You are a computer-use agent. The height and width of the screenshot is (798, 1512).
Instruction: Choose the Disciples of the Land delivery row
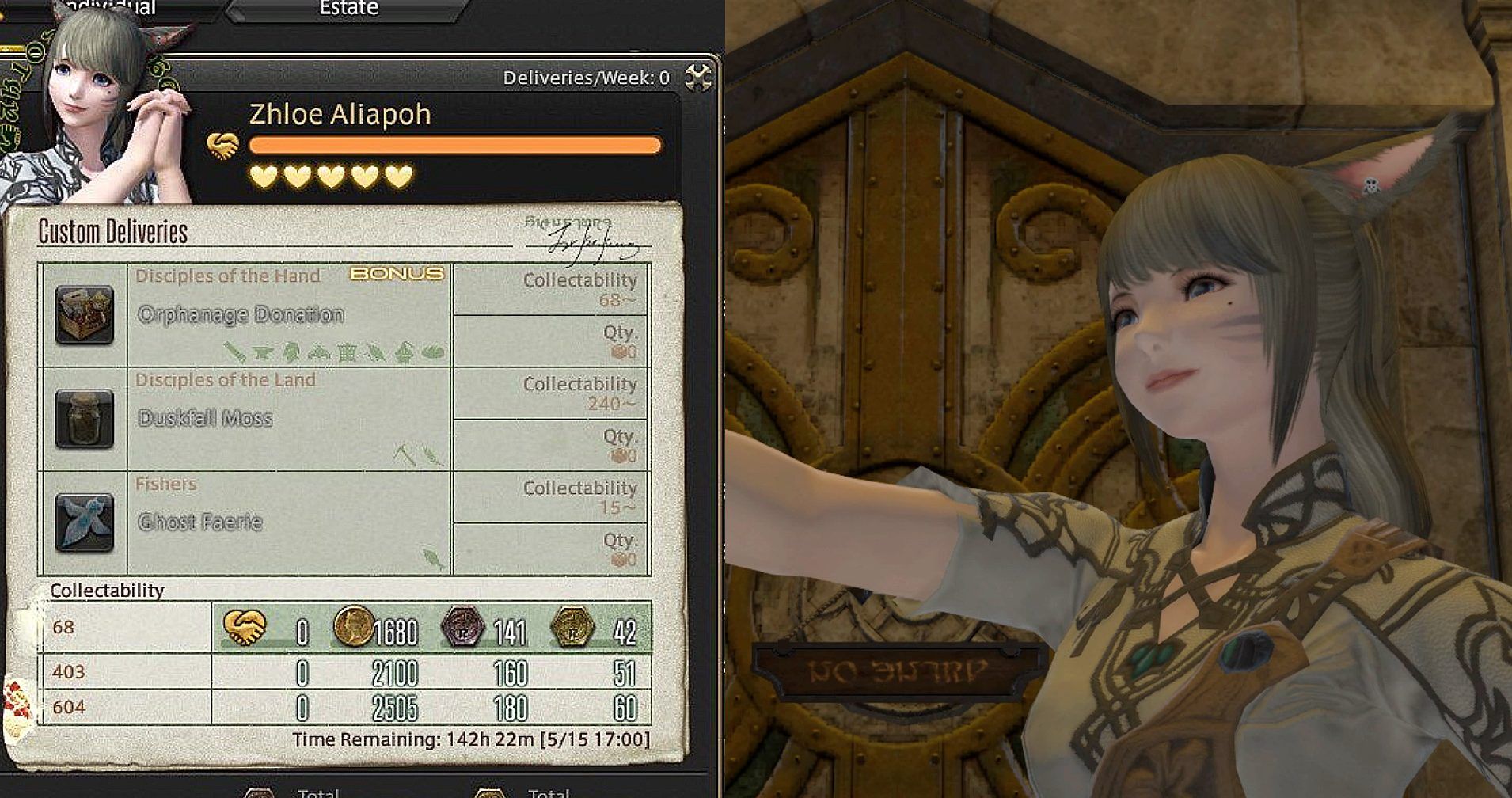pyautogui.click(x=290, y=419)
